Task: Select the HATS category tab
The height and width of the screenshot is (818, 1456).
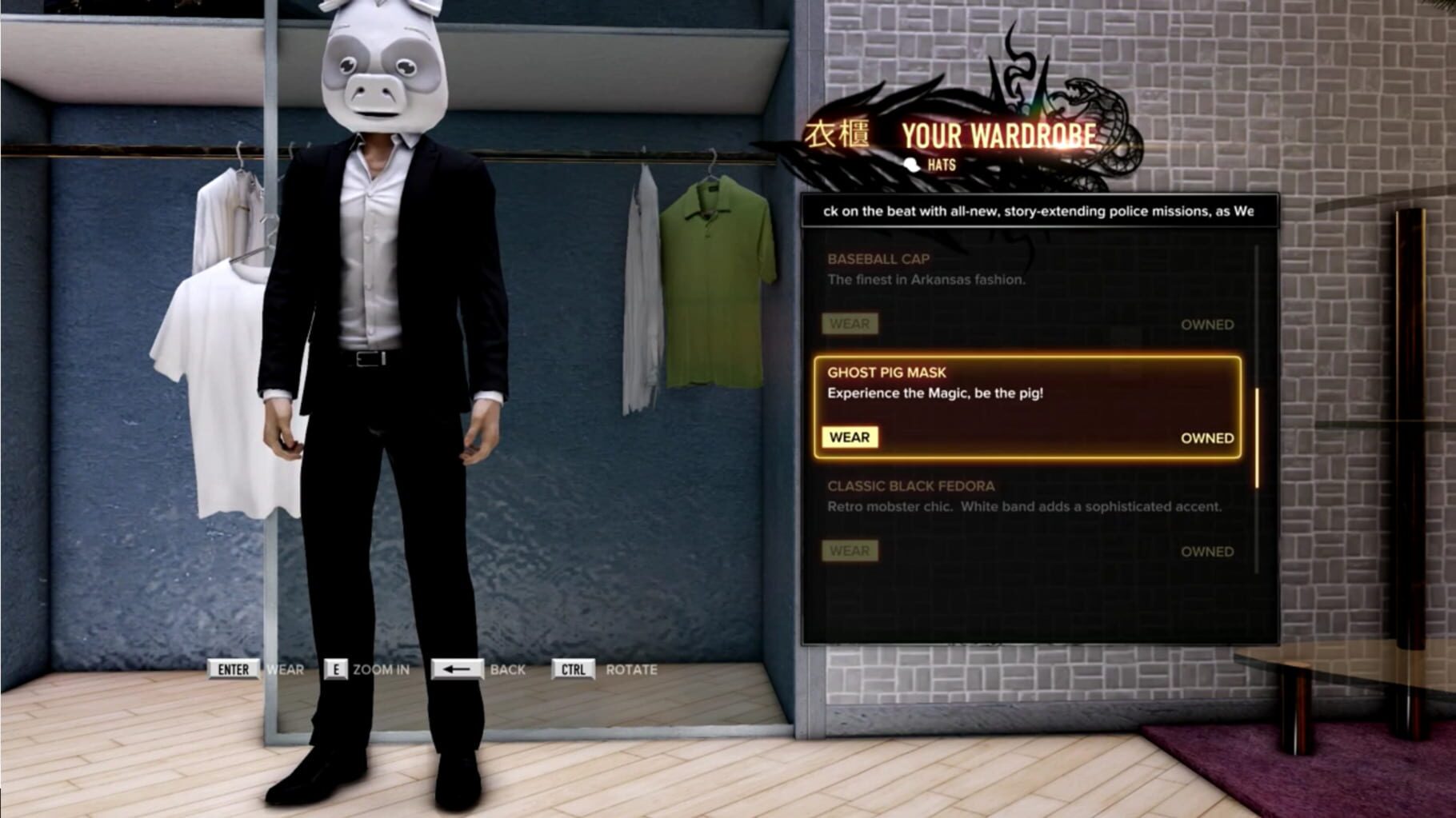Action: pos(941,166)
